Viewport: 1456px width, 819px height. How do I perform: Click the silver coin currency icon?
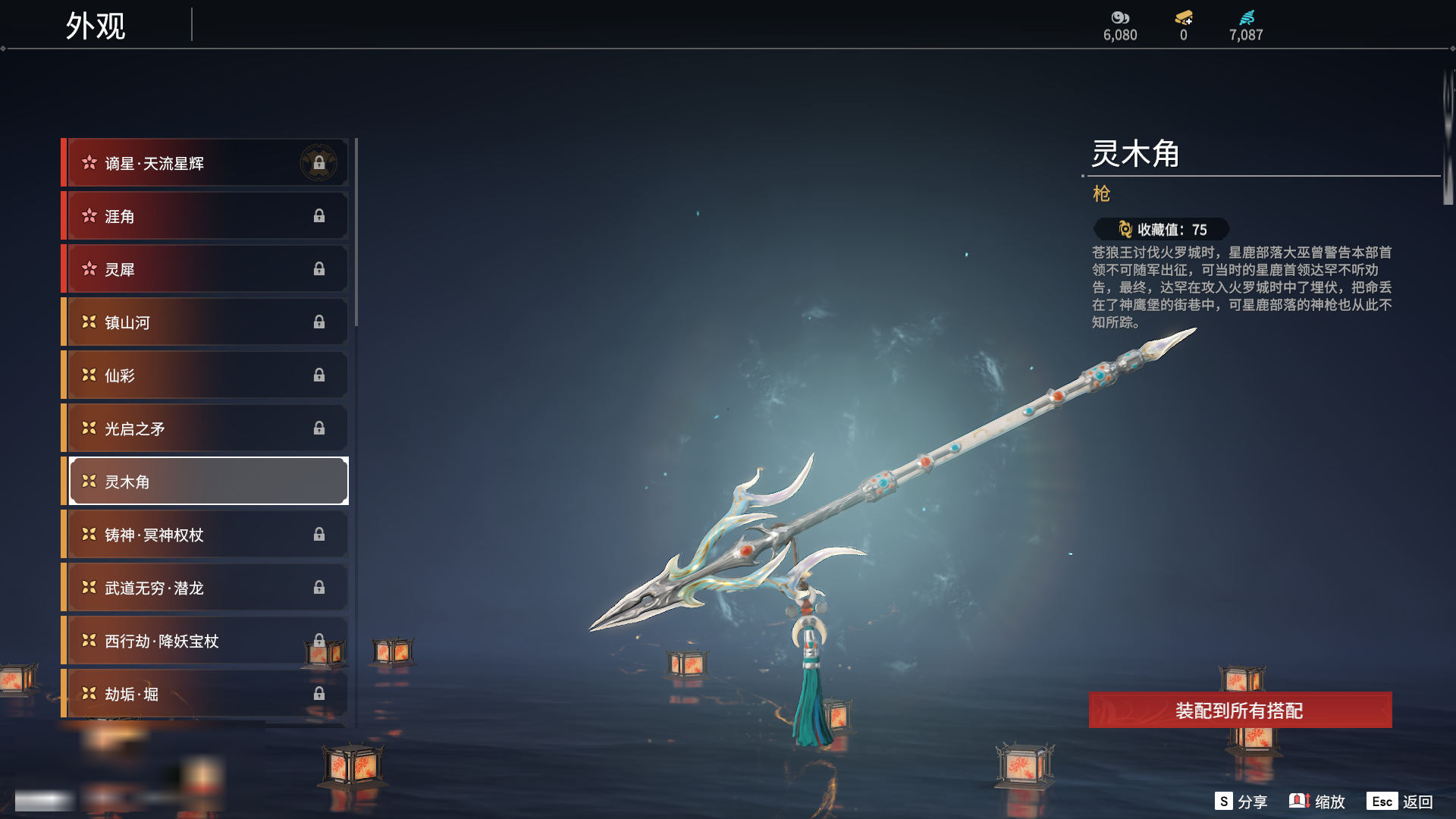click(x=1120, y=17)
